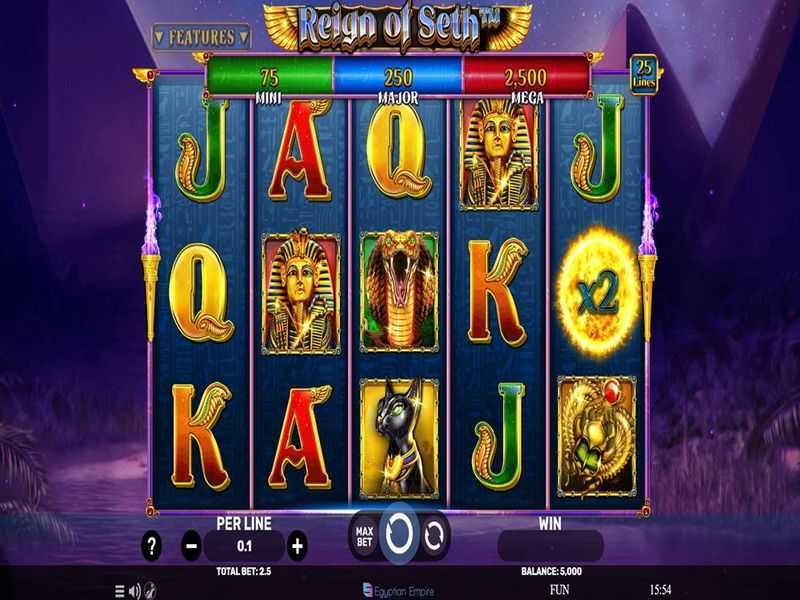Screen dimensions: 800x600
Task: Open the Features dropdown
Action: point(200,37)
